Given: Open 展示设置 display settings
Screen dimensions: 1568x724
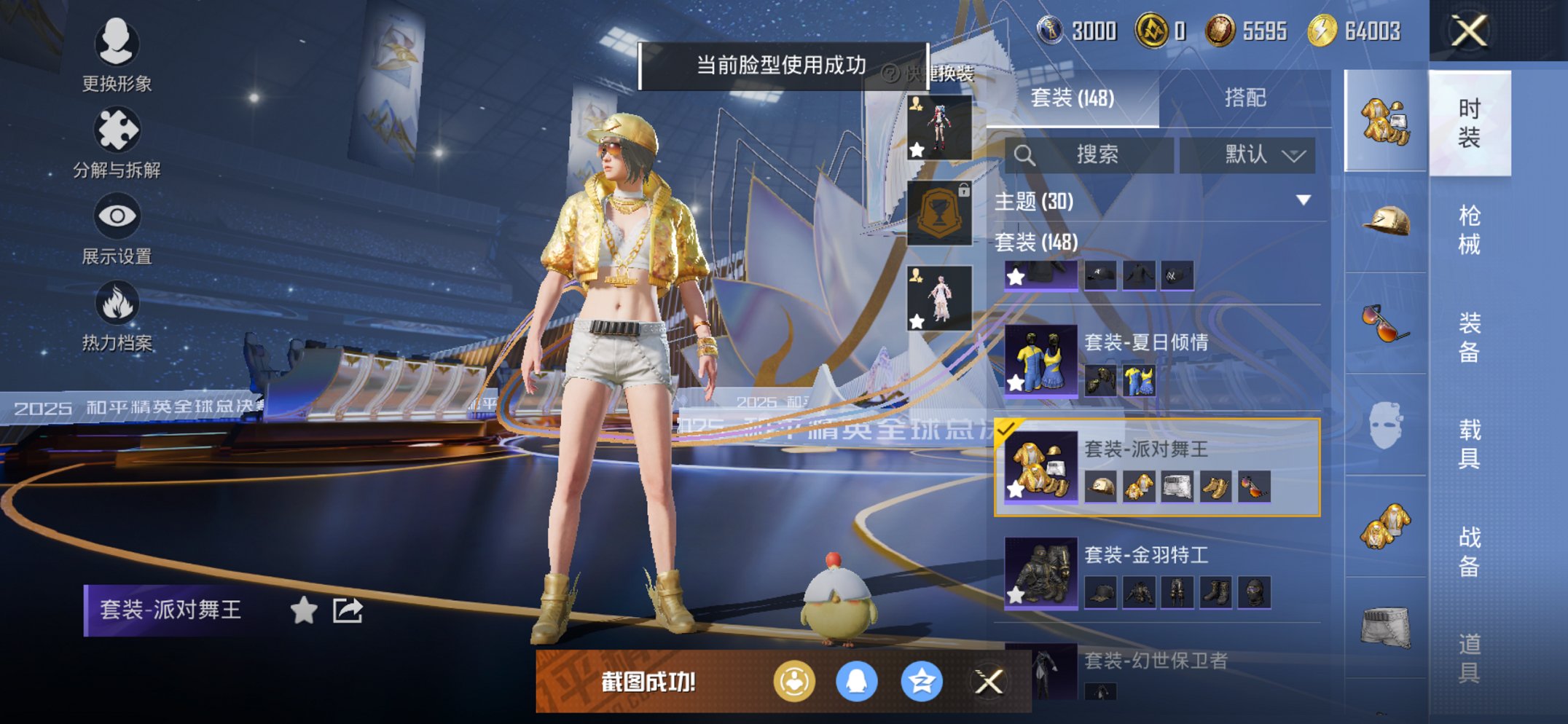Looking at the screenshot, I should click(x=117, y=216).
